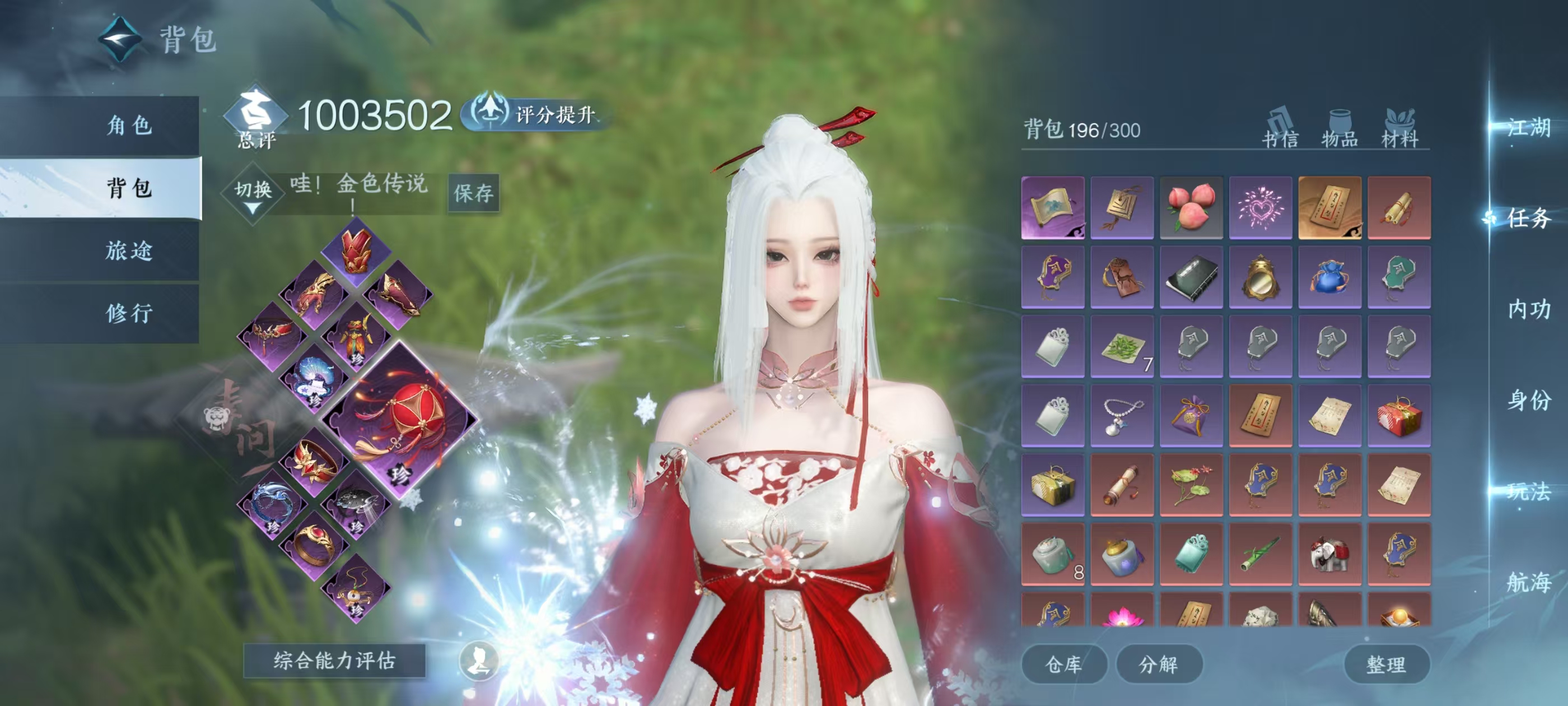Select the large red lantern ball equipment slot
Screen dimensions: 1568x706
(400, 419)
